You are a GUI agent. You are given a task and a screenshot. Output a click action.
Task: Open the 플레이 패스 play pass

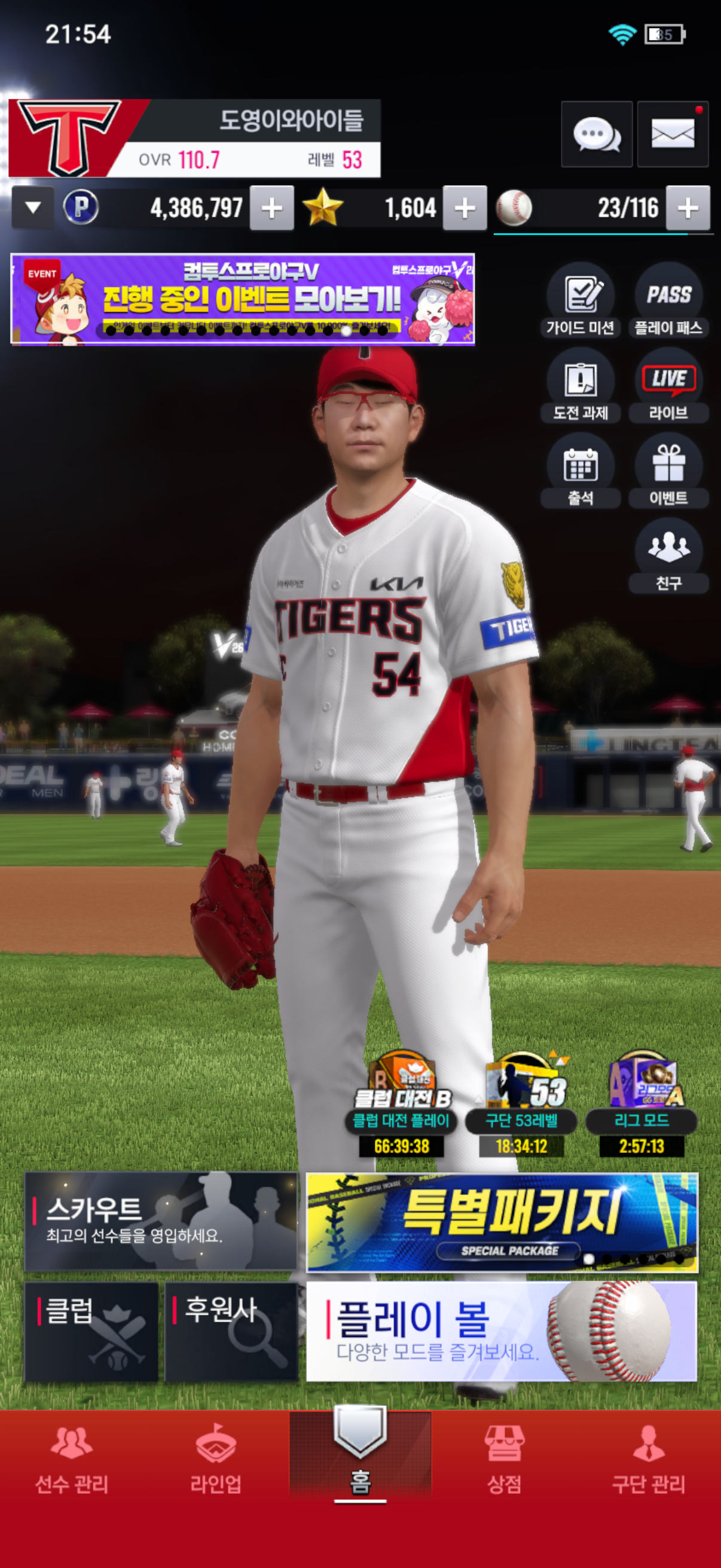[x=668, y=300]
